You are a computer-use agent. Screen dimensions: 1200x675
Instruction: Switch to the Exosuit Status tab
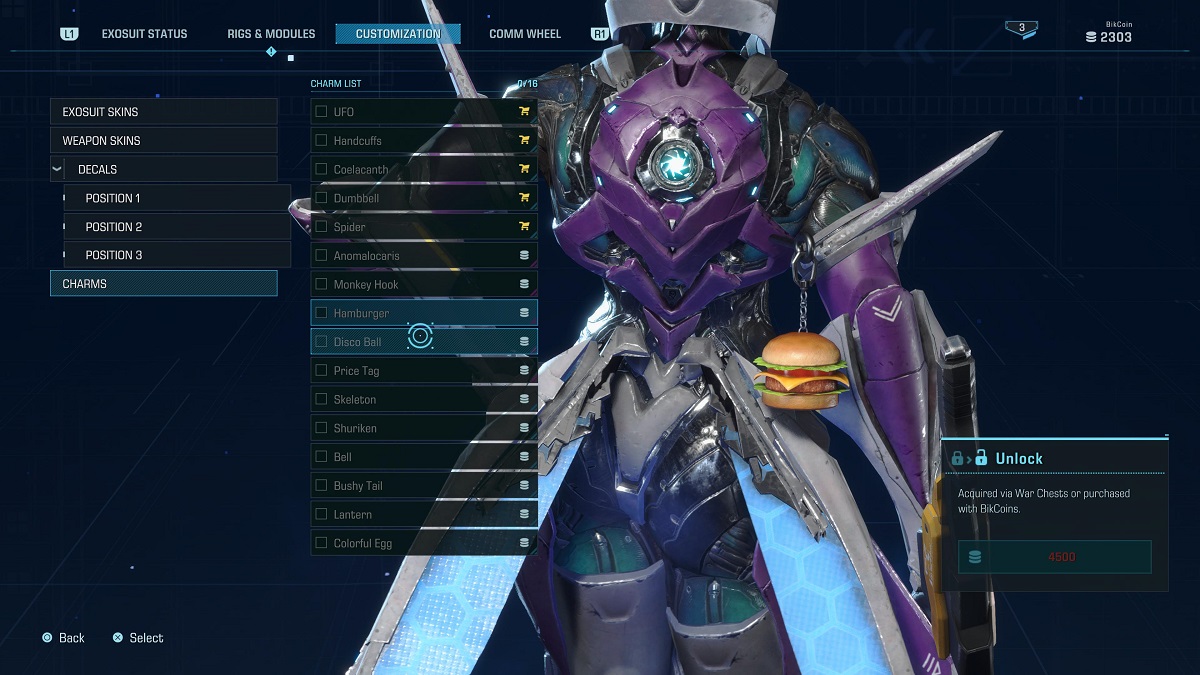144,34
